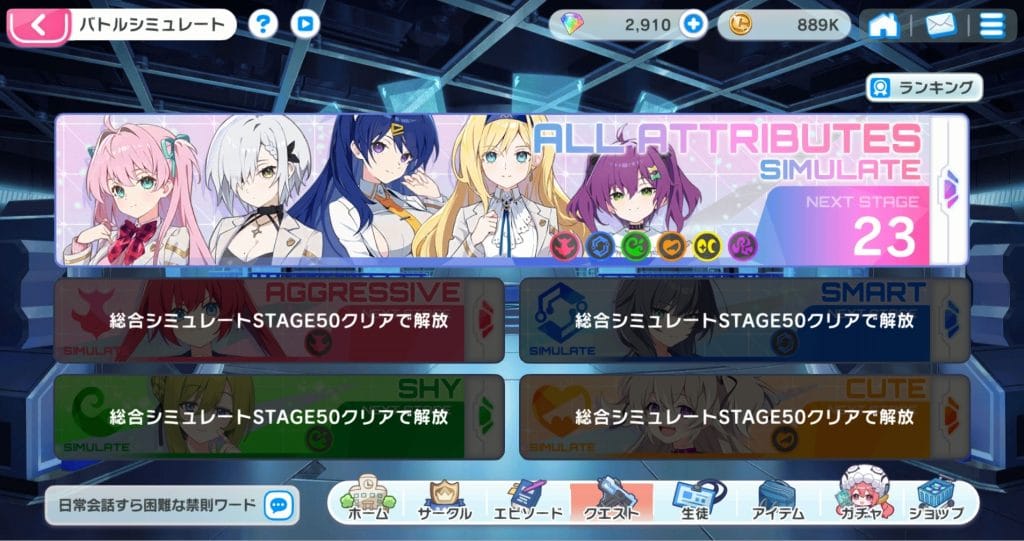
Task: Show the ランキング leaderboard
Action: 923,88
